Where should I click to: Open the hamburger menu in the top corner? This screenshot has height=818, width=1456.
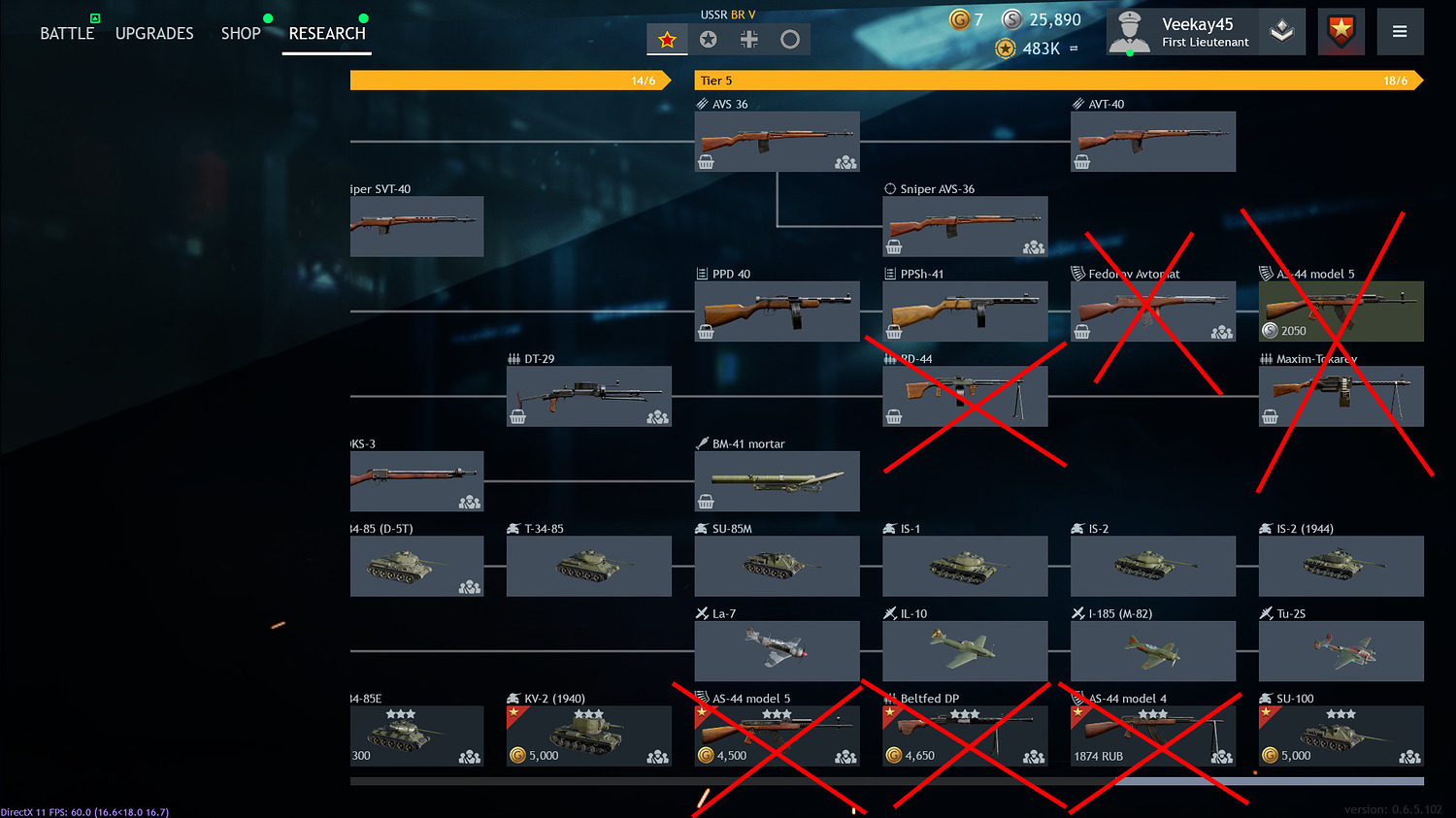tap(1400, 30)
